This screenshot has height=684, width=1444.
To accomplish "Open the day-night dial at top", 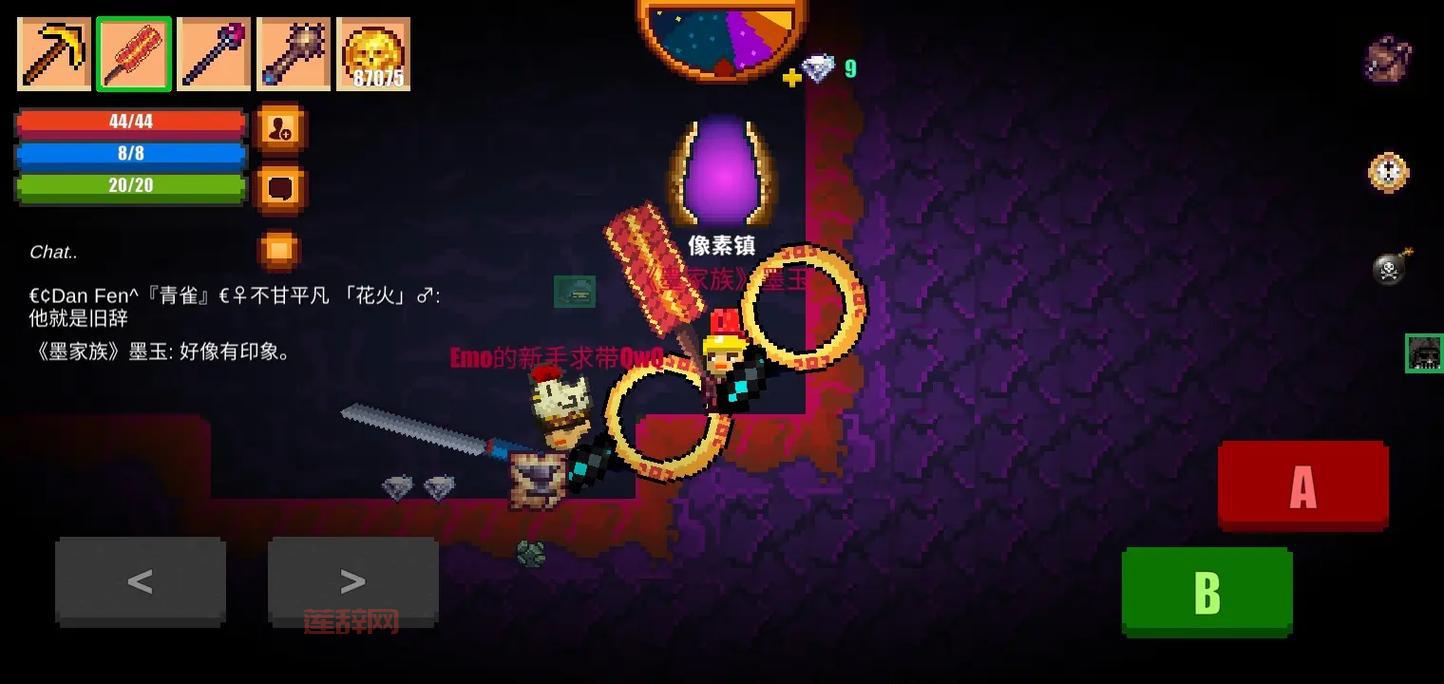I will click(x=721, y=35).
